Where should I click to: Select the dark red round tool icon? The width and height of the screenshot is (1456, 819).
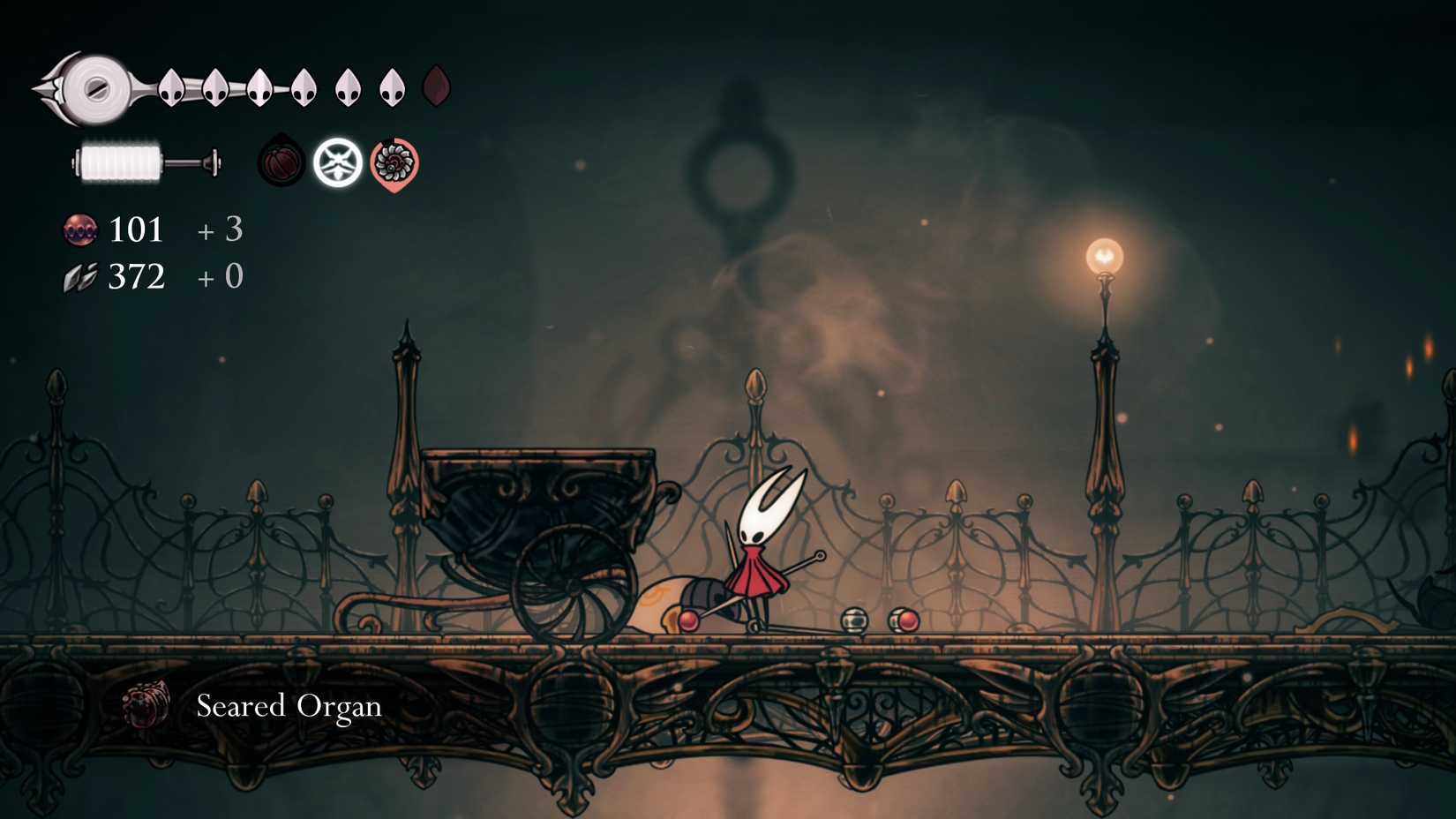[281, 162]
